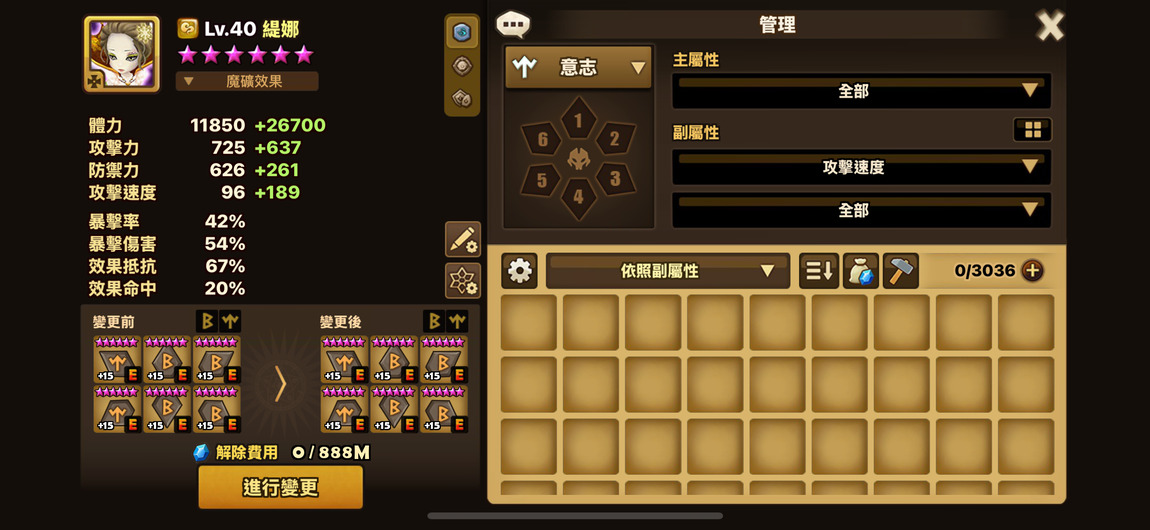Choose rune slot 3 in the pentagon
1150x530 pixels.
pyautogui.click(x=614, y=179)
